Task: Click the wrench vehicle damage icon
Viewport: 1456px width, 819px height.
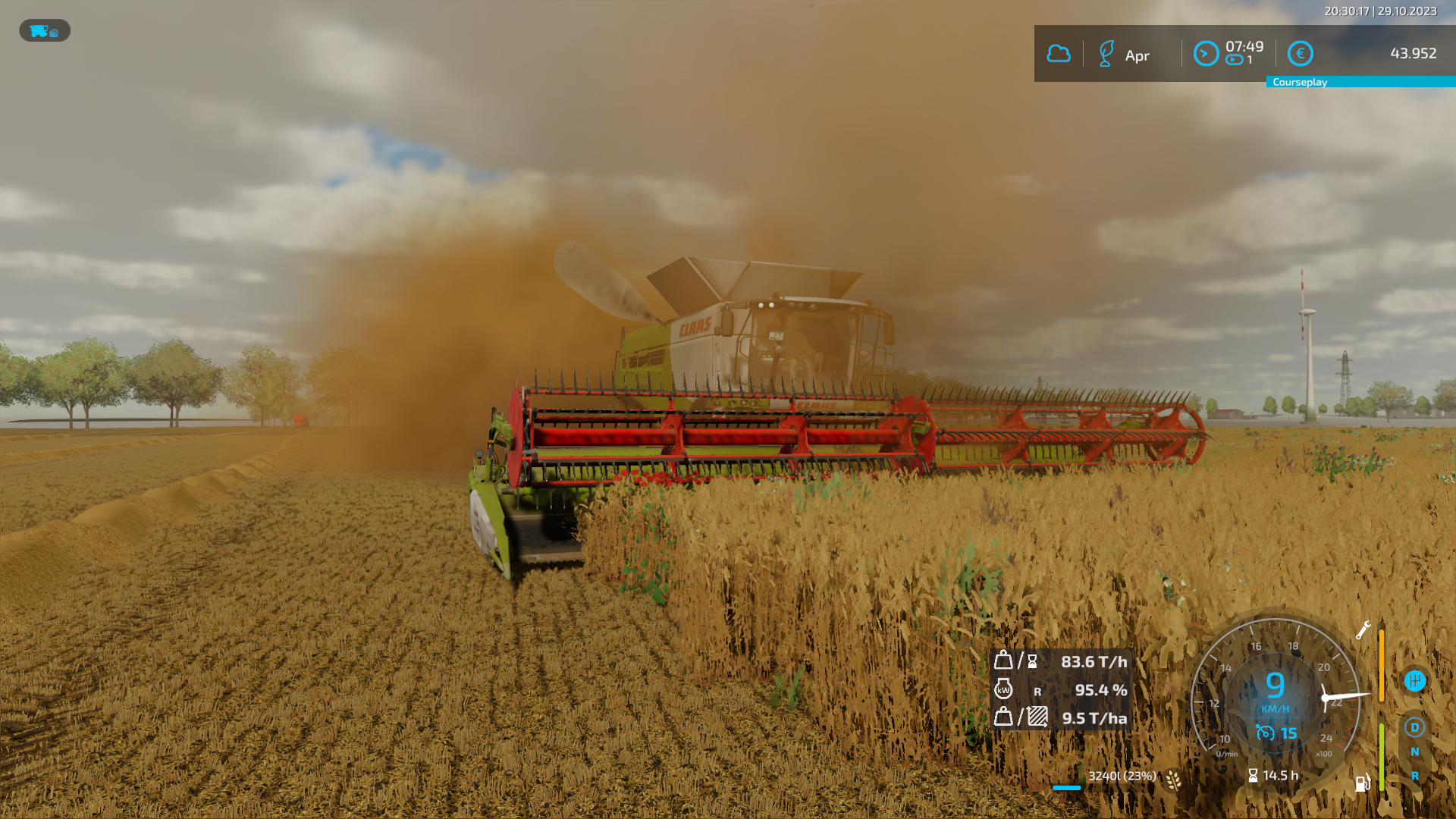Action: click(1363, 630)
